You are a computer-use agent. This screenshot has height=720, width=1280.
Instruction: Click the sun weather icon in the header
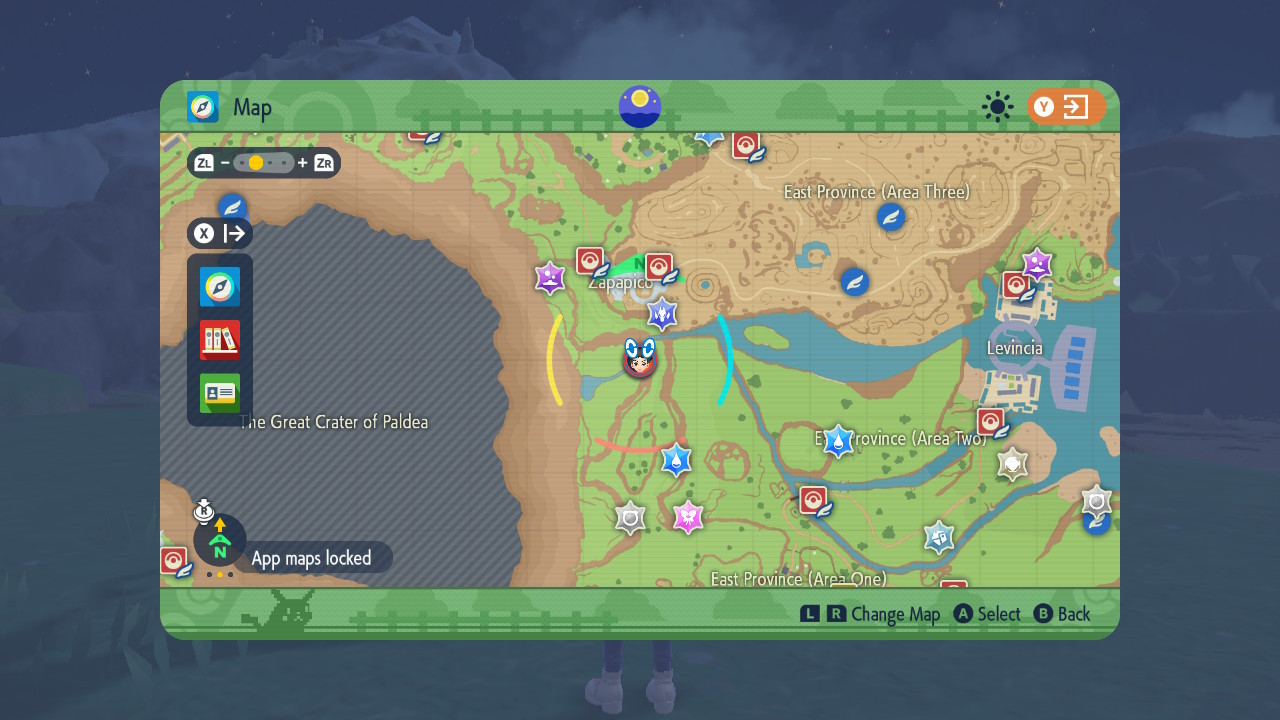click(997, 107)
